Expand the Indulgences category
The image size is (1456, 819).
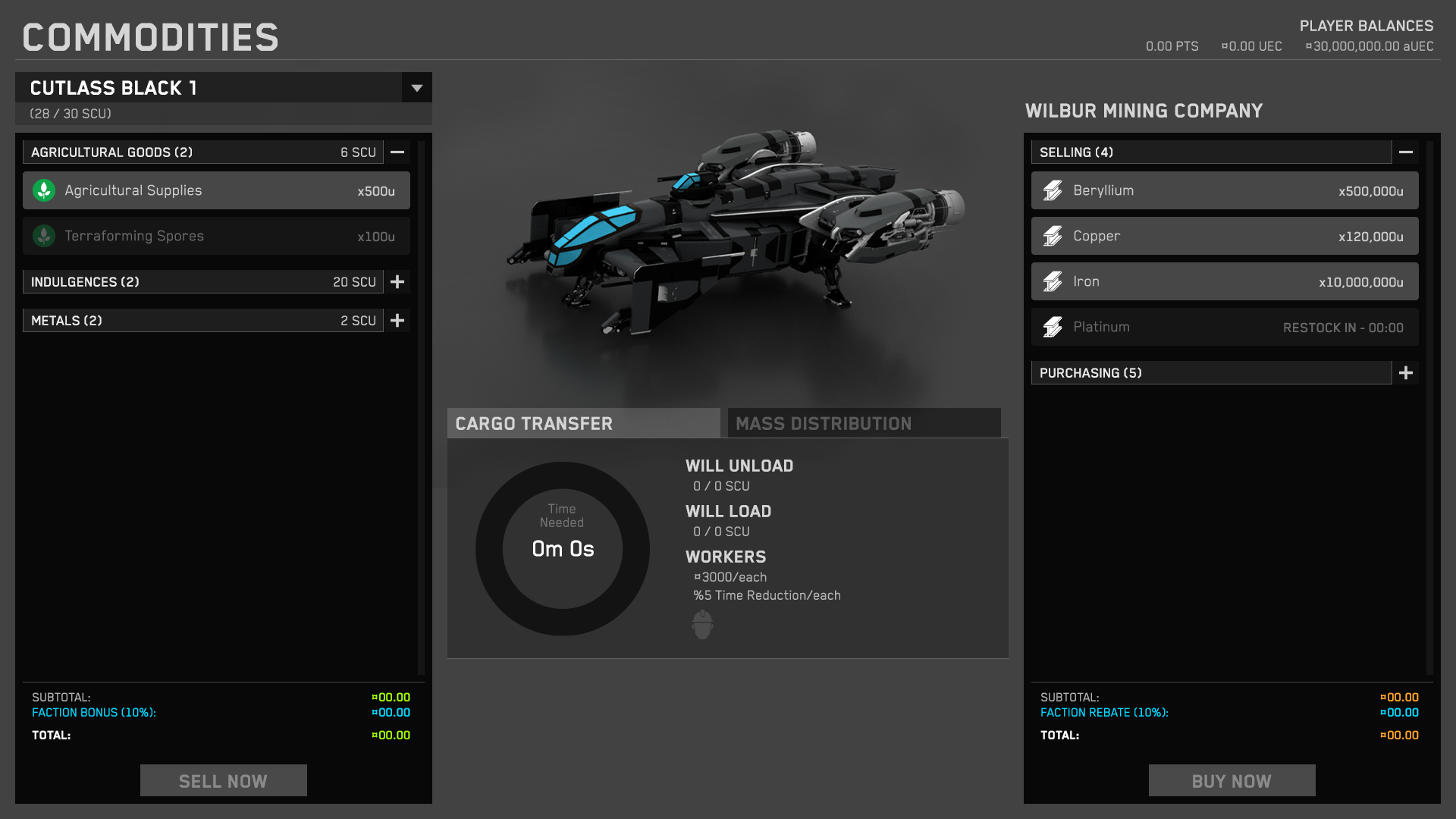tap(397, 282)
